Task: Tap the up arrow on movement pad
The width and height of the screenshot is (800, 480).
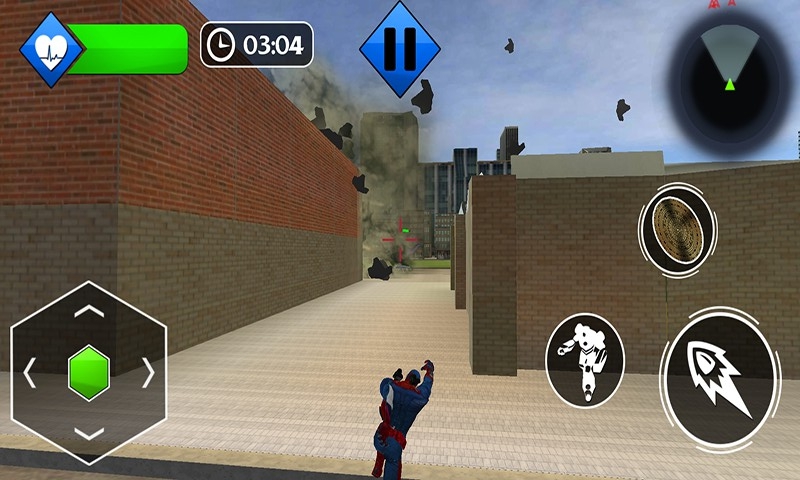Action: pyautogui.click(x=89, y=311)
